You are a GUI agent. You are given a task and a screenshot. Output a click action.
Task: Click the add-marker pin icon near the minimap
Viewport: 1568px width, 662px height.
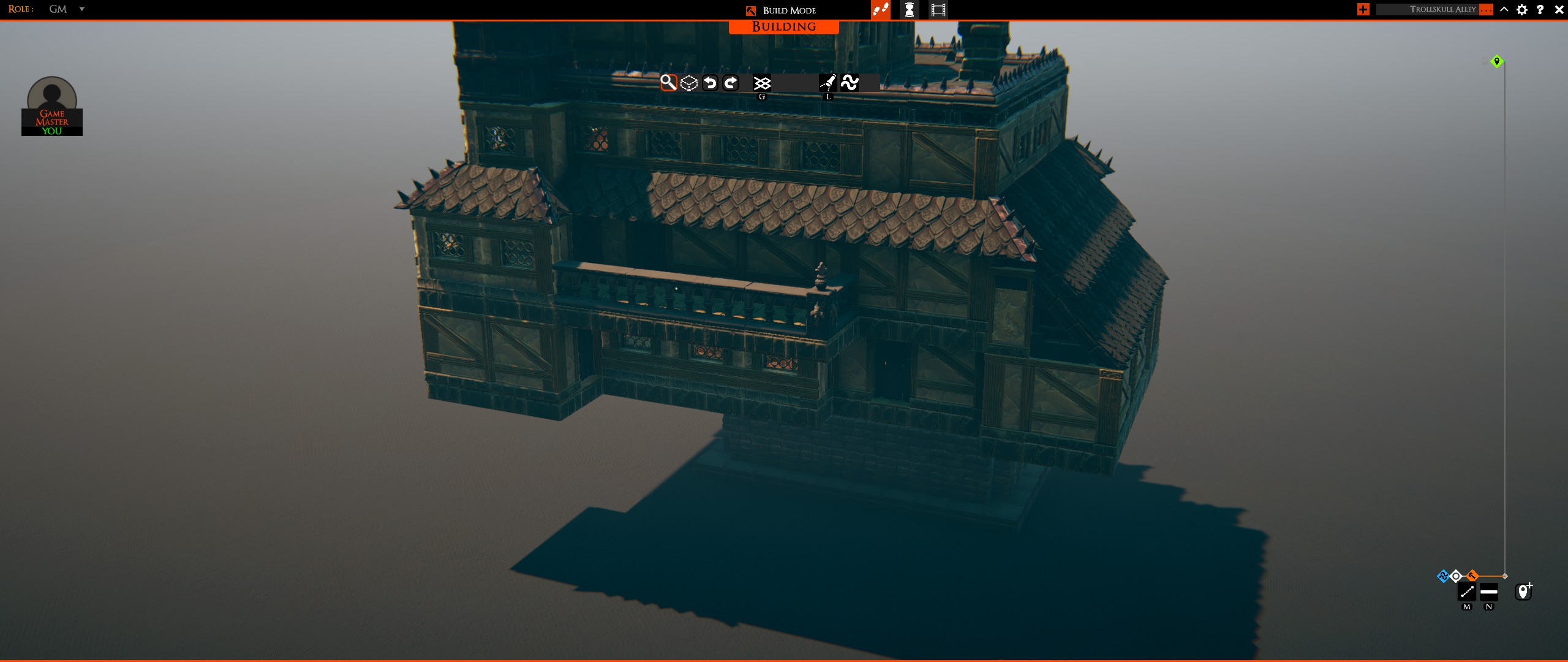1525,591
